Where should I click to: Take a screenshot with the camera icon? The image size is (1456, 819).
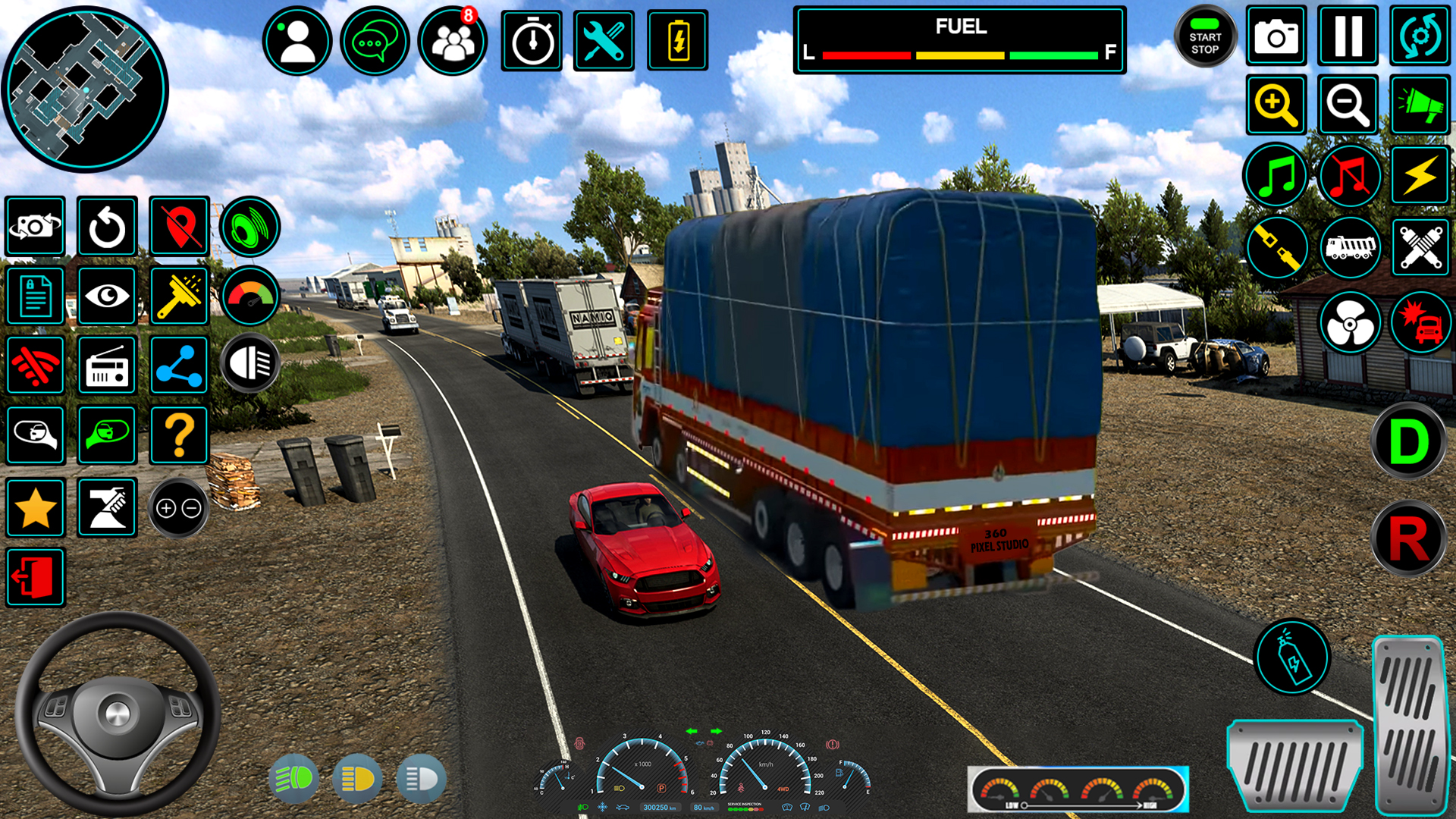1277,36
